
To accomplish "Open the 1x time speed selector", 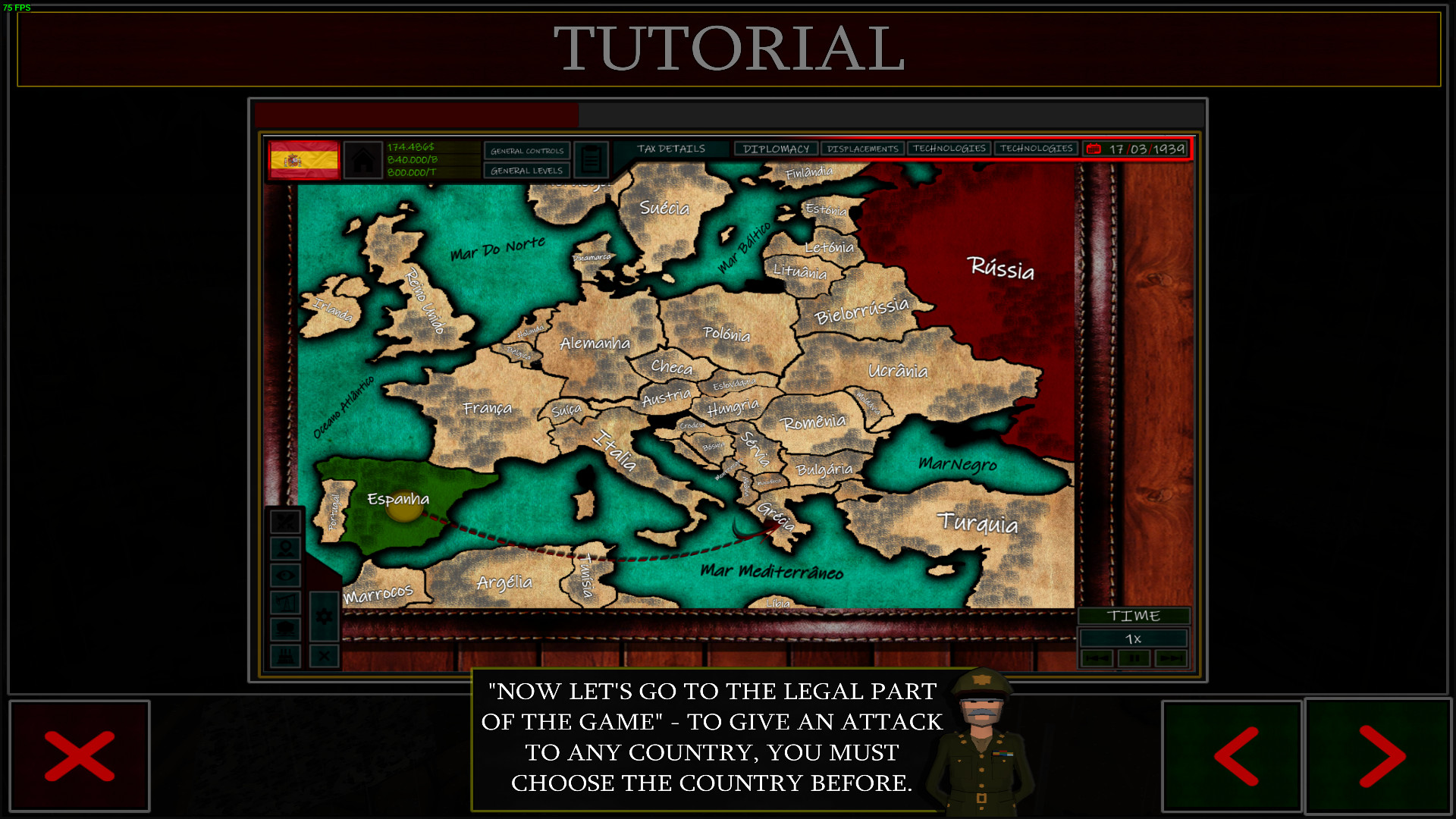I will point(1134,639).
